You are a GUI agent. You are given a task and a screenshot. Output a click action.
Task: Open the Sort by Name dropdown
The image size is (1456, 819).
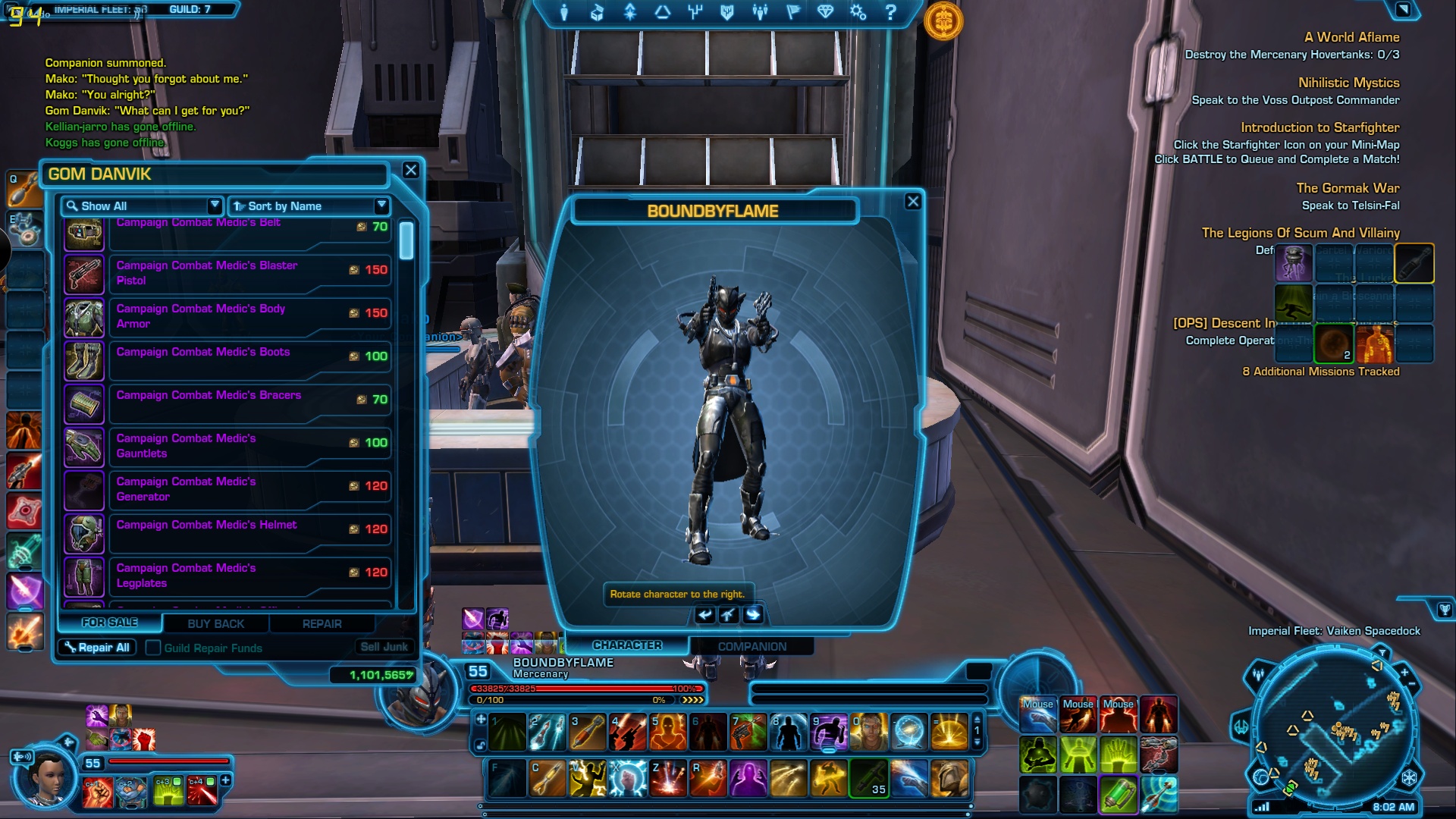tap(309, 206)
